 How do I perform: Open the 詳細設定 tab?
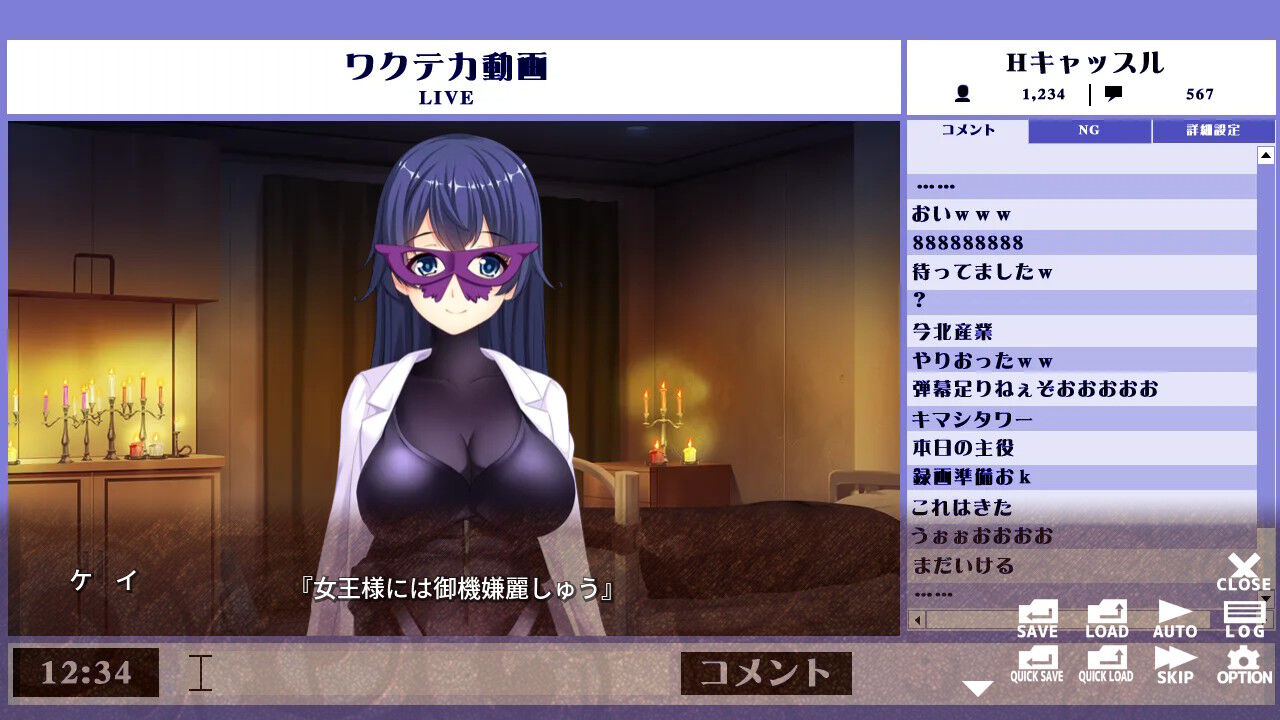1214,130
